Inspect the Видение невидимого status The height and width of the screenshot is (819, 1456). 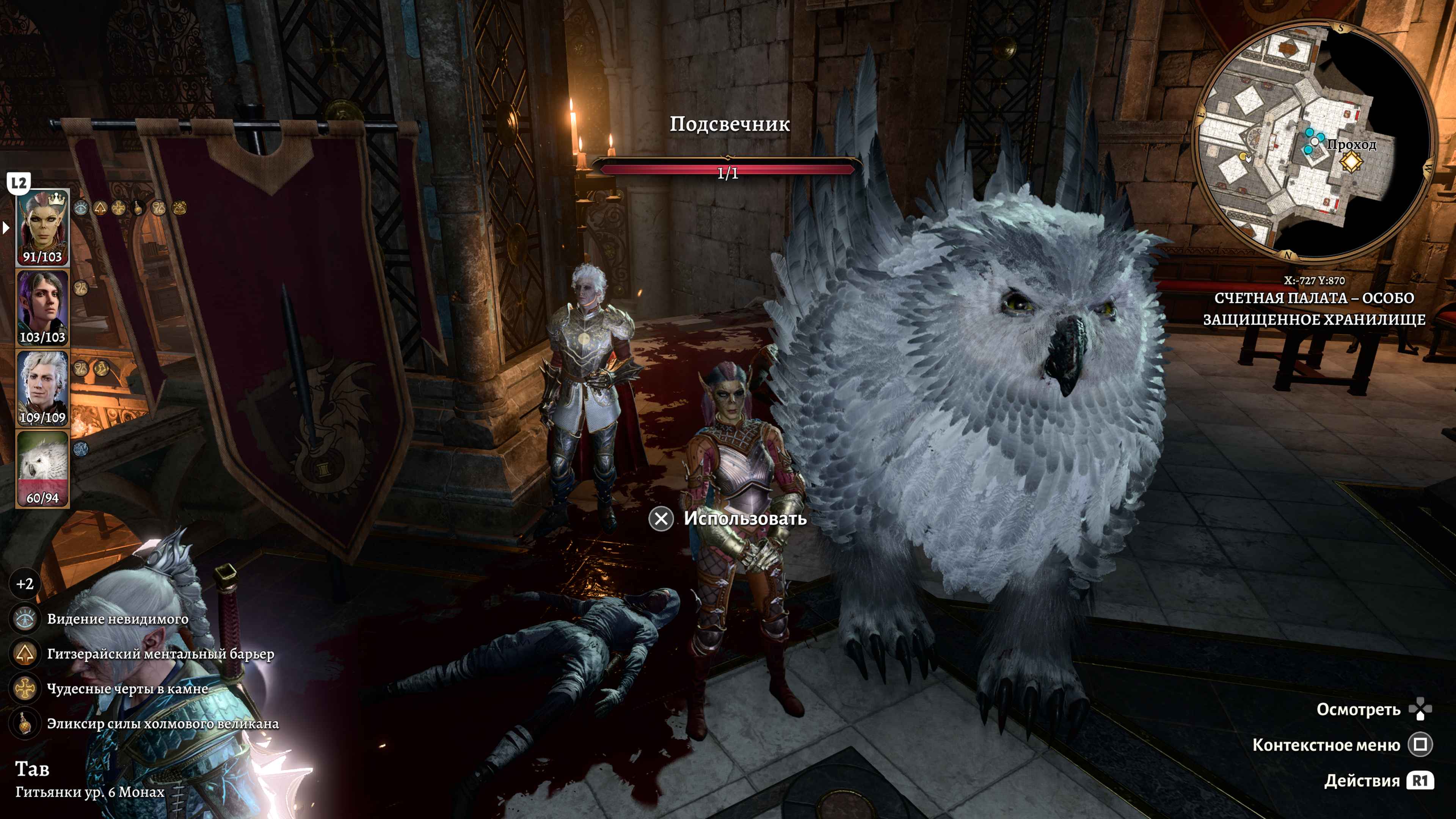pos(25,619)
